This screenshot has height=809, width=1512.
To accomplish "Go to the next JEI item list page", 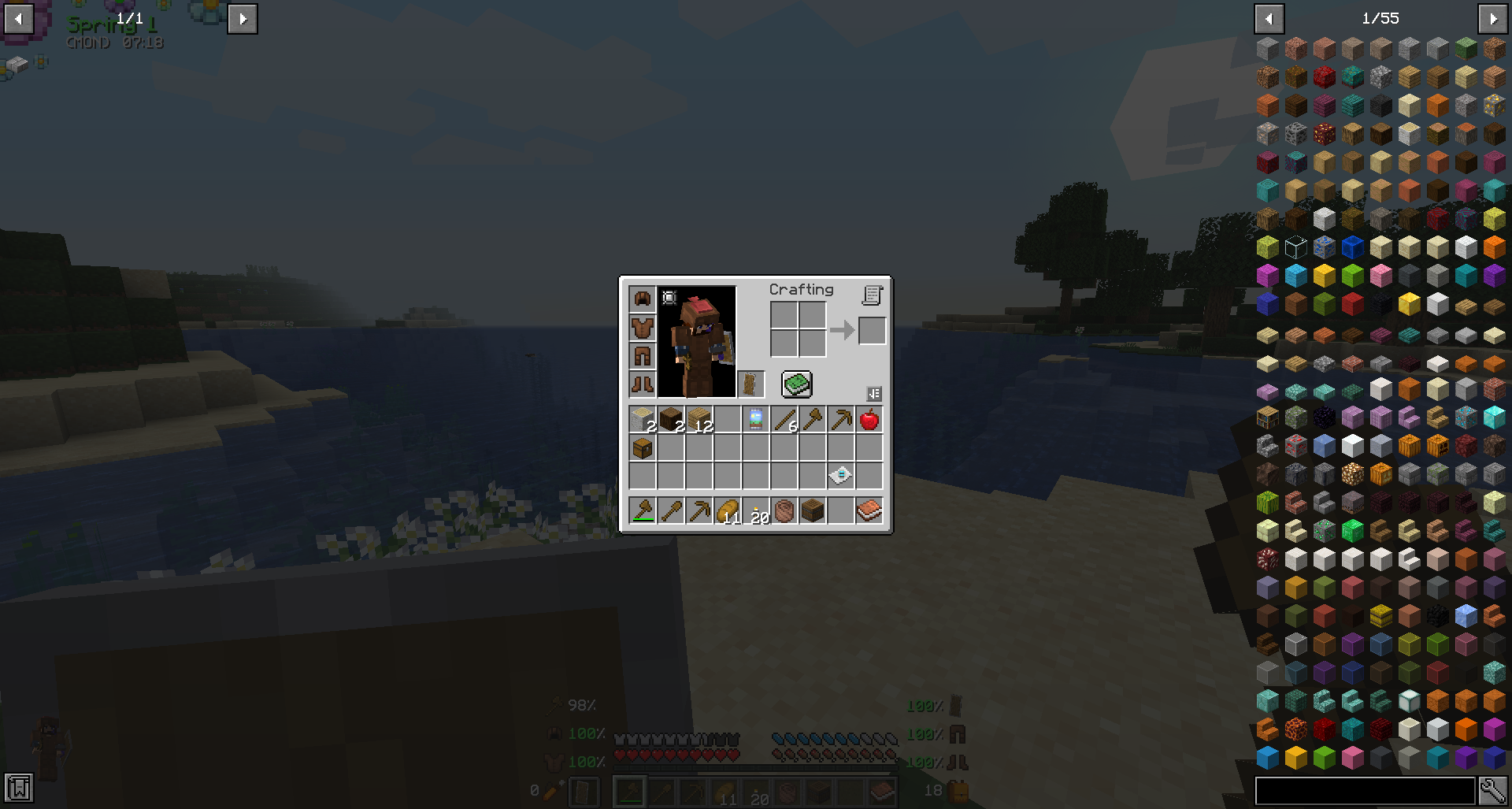I will click(x=1493, y=18).
